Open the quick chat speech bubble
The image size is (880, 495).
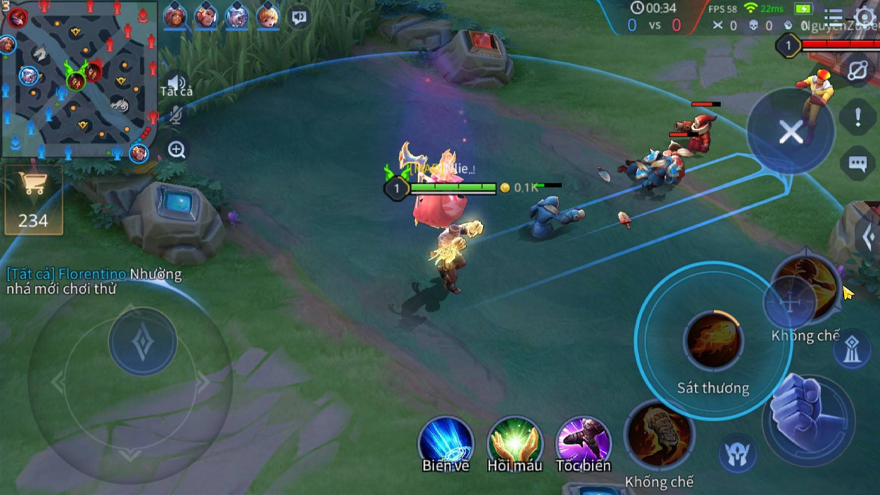(x=857, y=163)
